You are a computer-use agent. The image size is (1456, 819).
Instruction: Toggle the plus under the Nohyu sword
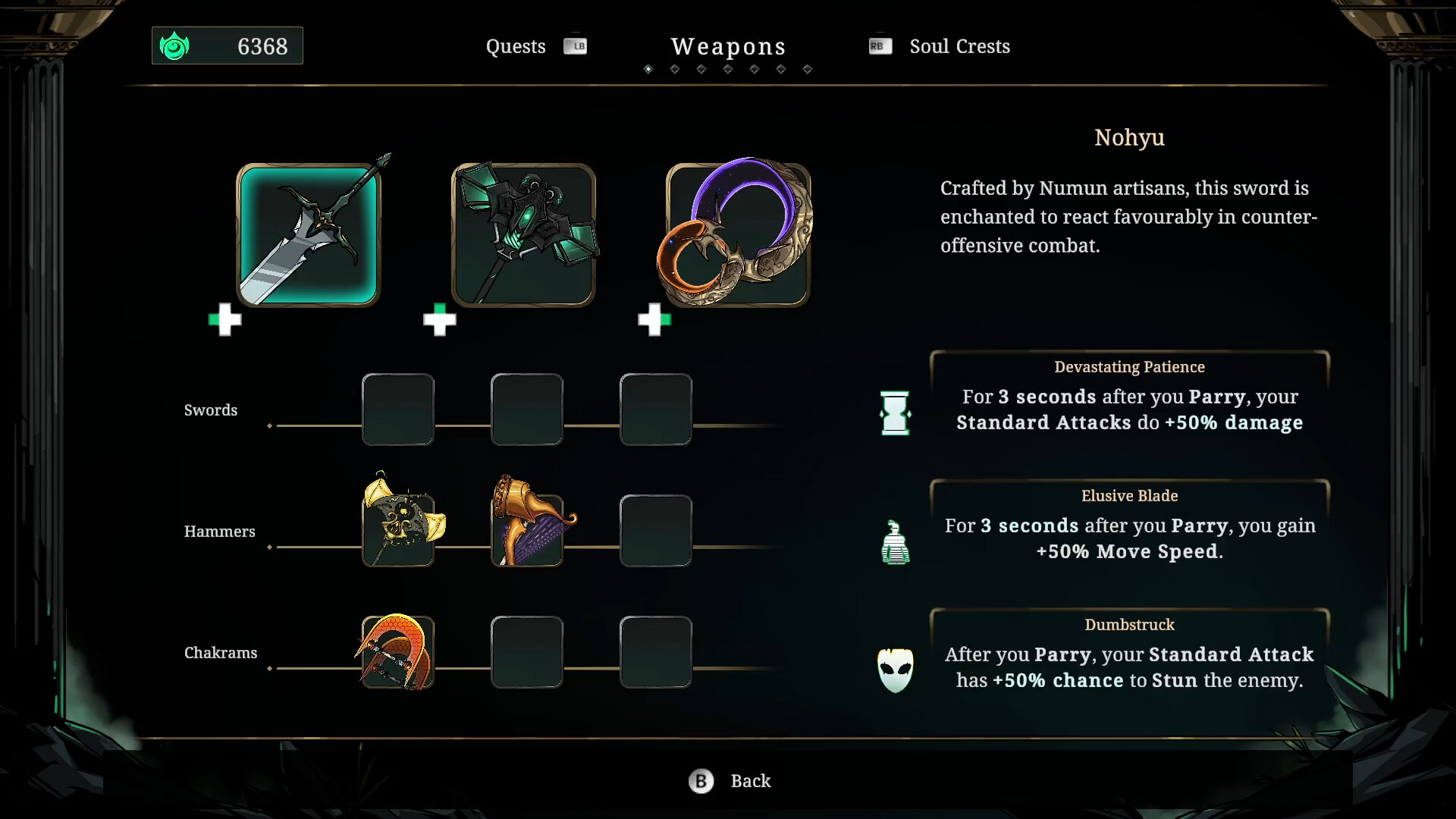[x=224, y=320]
